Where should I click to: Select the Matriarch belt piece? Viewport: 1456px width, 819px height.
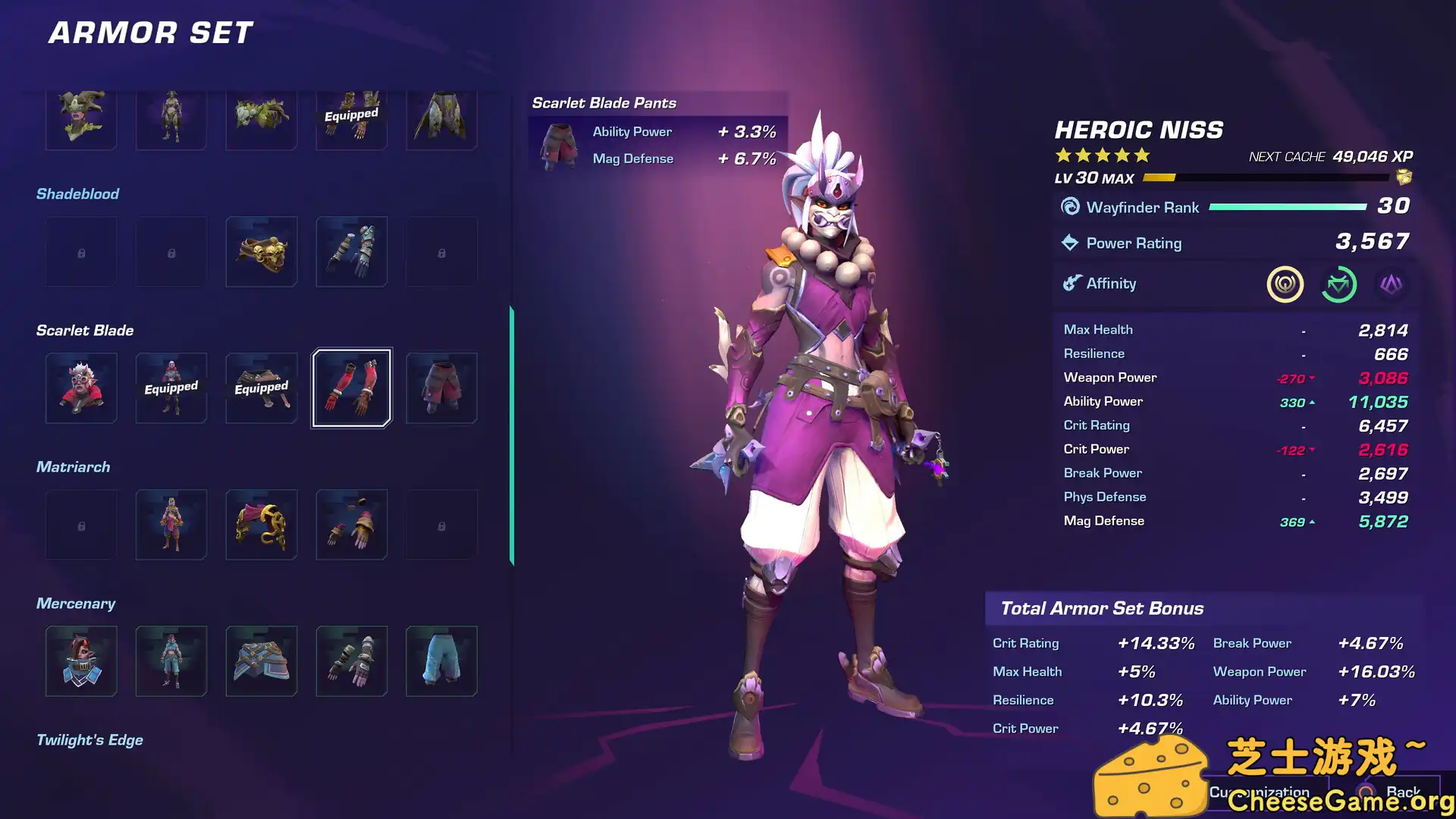[x=261, y=524]
